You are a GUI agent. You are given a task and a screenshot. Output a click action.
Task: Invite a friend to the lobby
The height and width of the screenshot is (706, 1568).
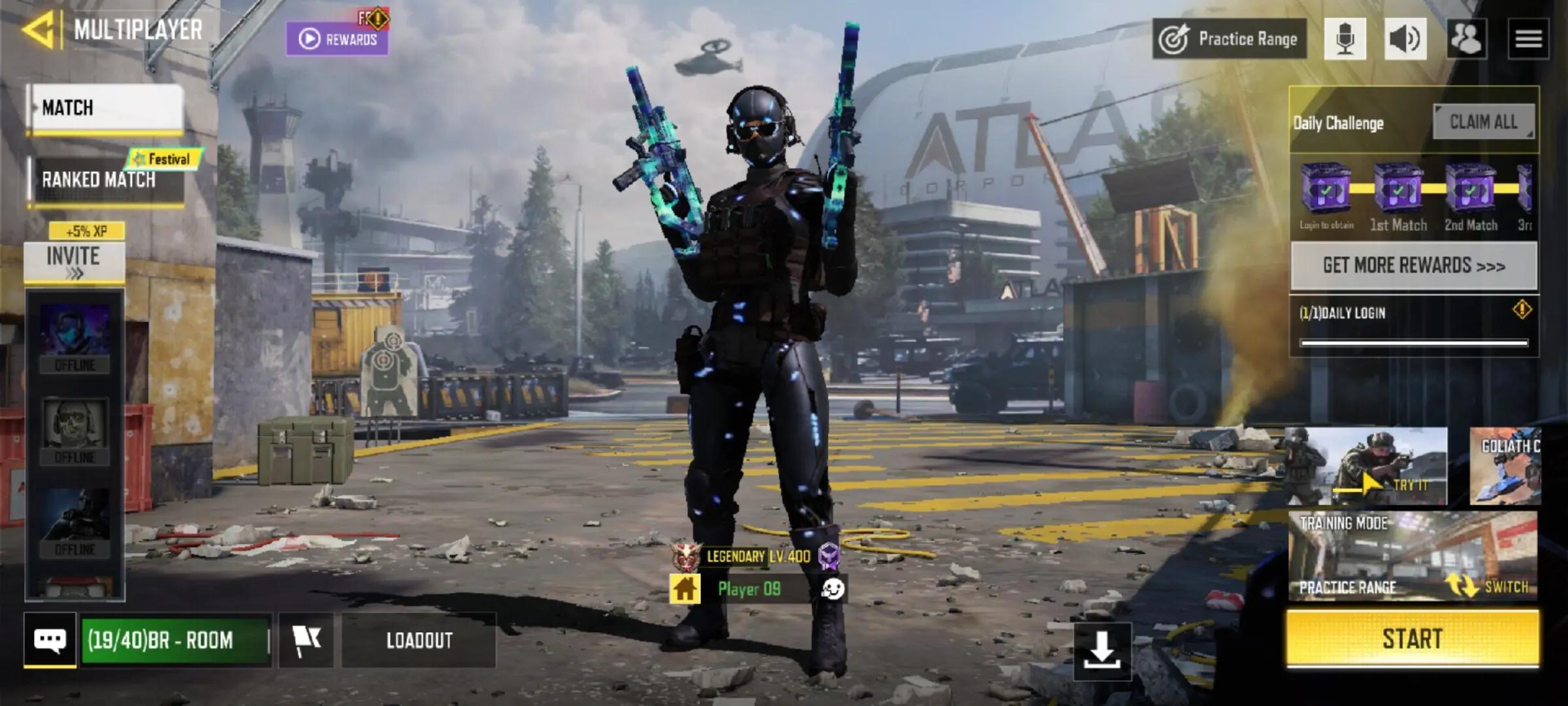(74, 262)
